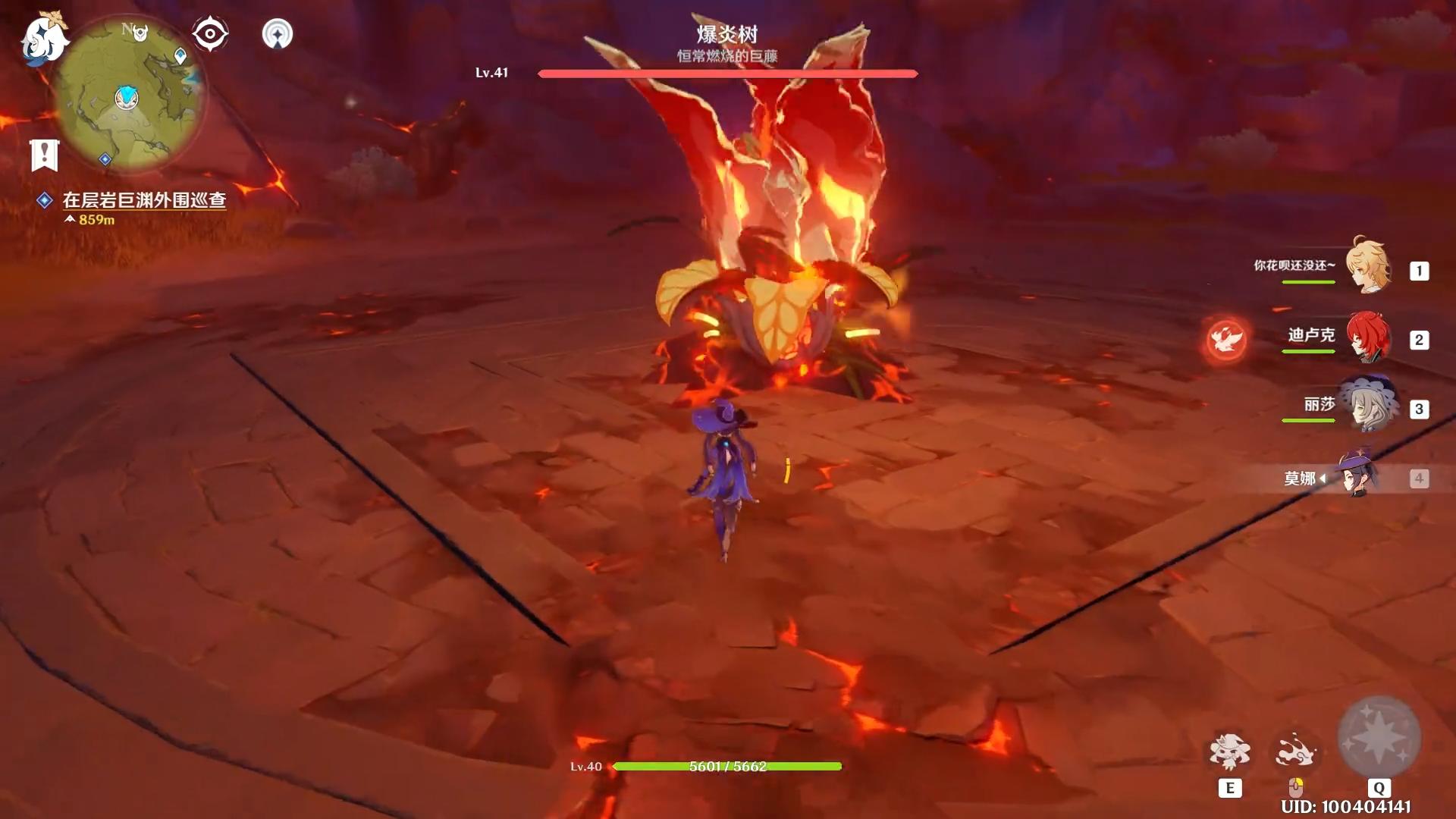Screen dimensions: 1456x819
Task: Switch to the first party character
Action: (x=1368, y=268)
